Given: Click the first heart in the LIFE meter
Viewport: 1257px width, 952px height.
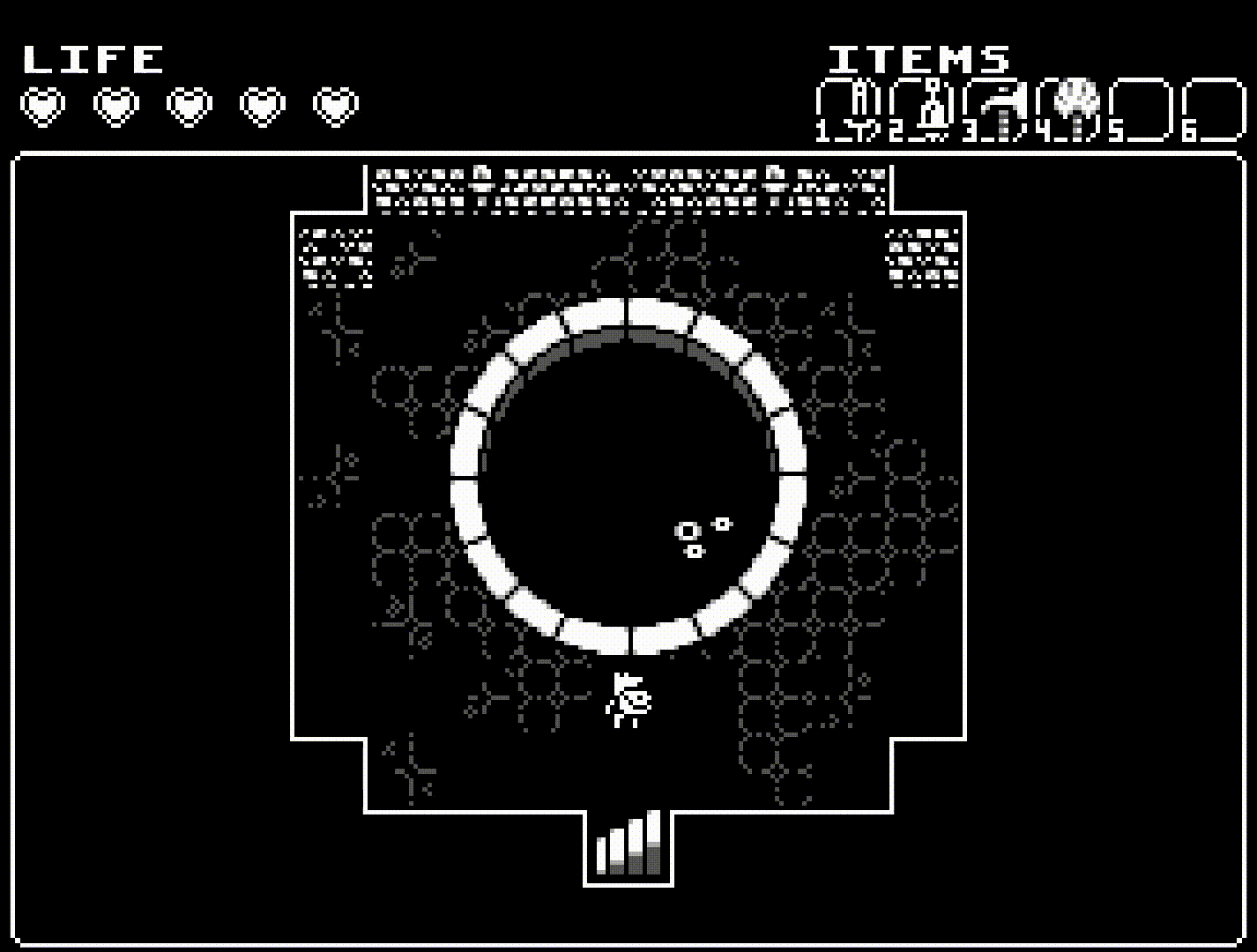Looking at the screenshot, I should [x=41, y=106].
